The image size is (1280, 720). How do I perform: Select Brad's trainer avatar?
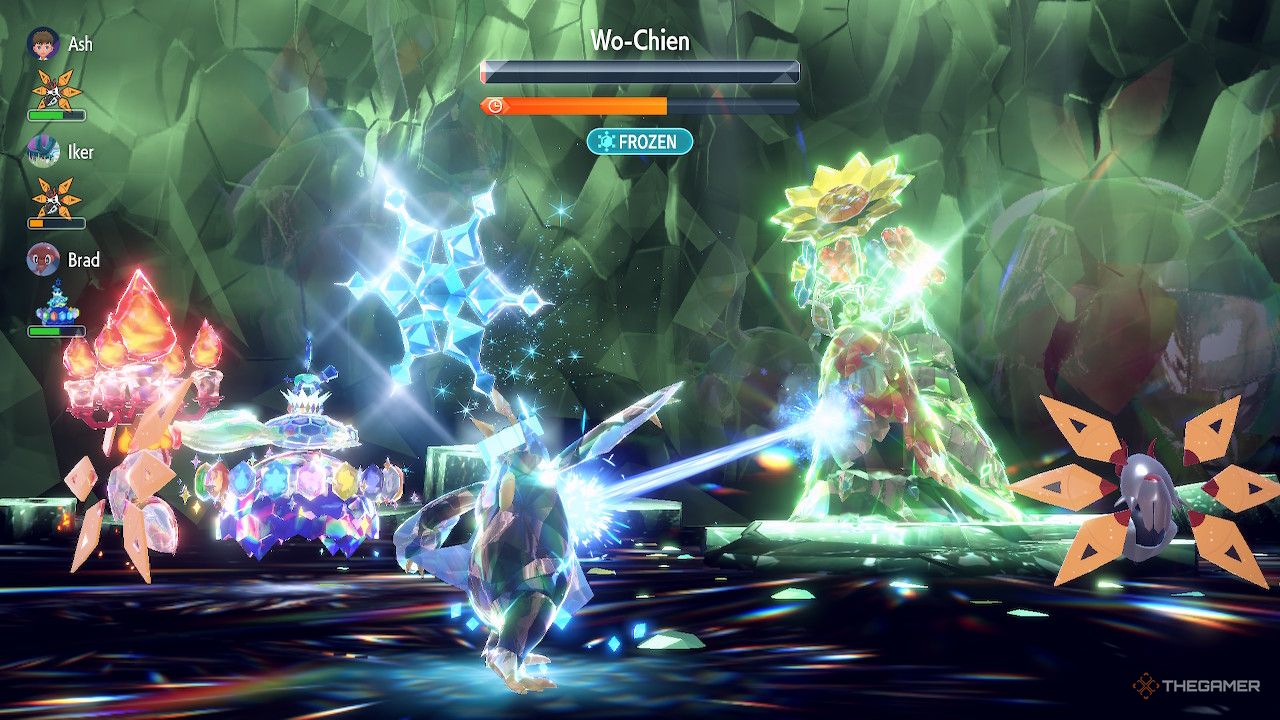pos(43,259)
